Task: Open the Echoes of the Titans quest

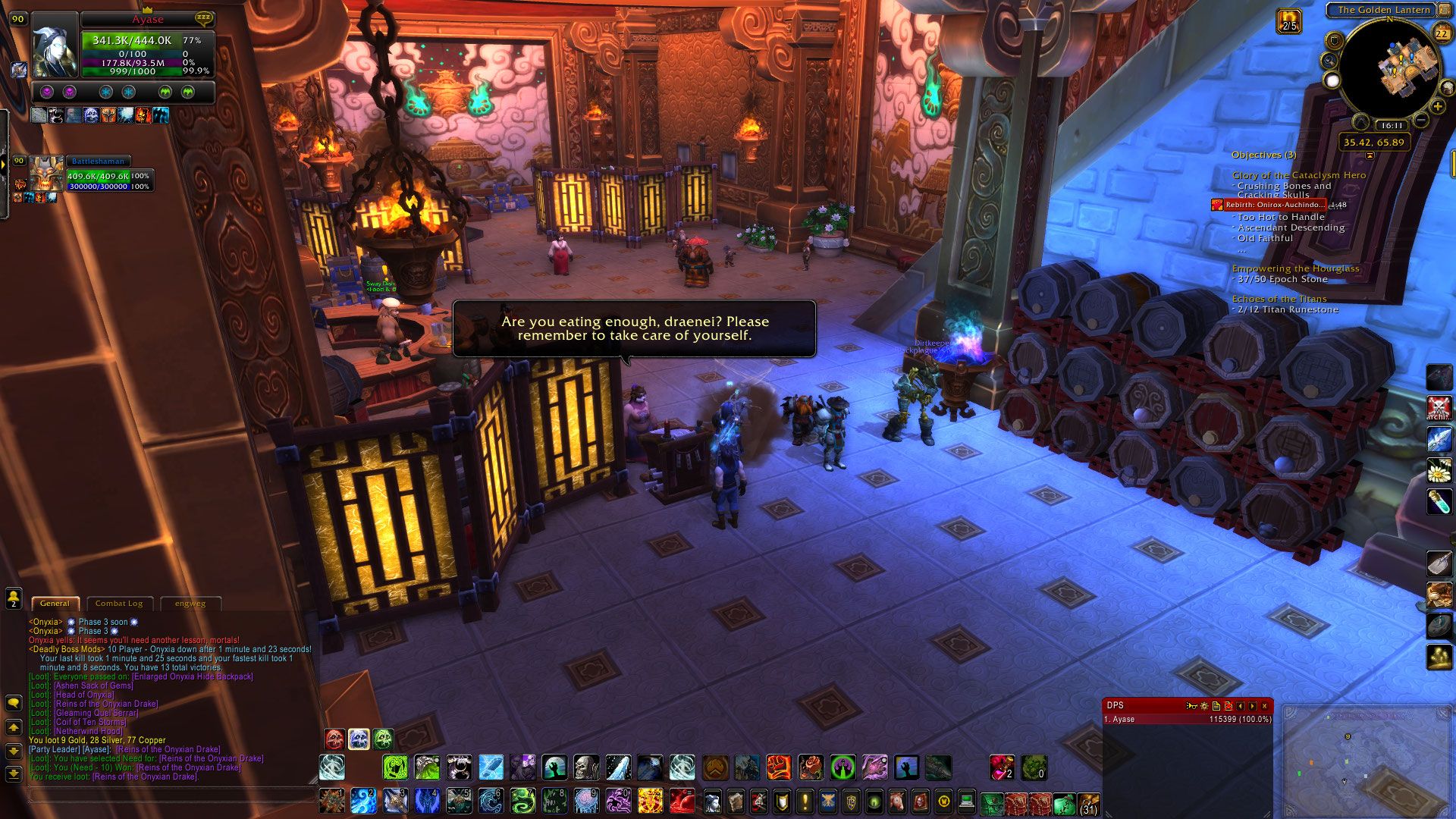Action: [x=1279, y=299]
